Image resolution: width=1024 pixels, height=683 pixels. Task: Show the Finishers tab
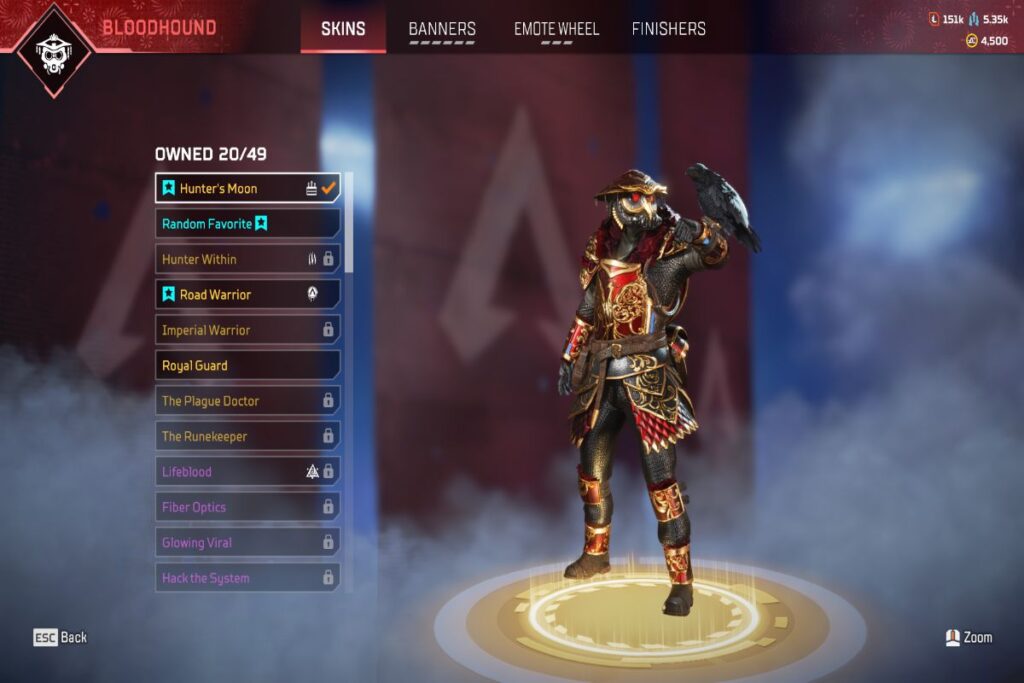pos(668,29)
